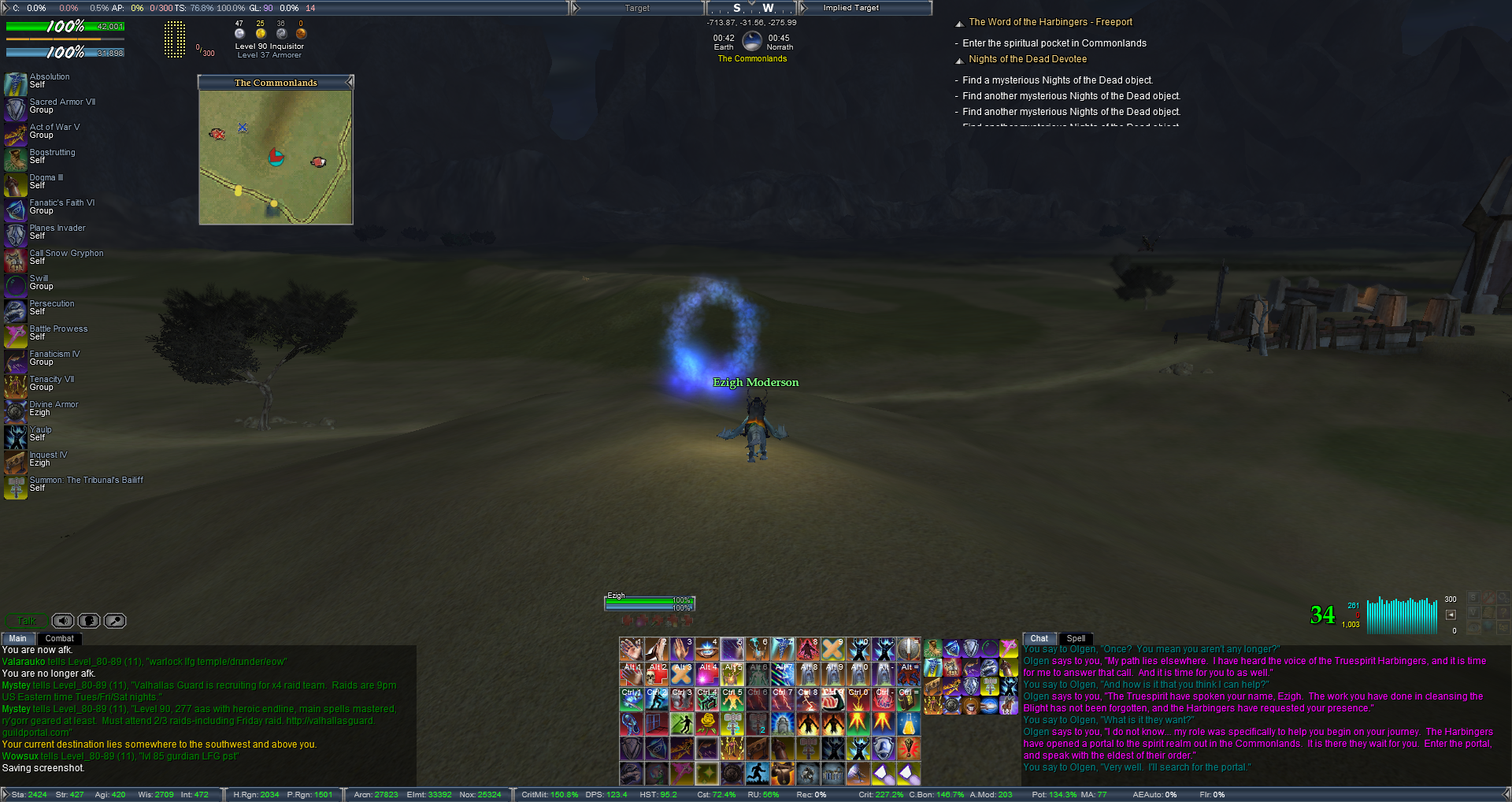Viewport: 1512px width, 802px height.
Task: Select the Call Snow Gryphon buff icon
Action: [x=16, y=260]
